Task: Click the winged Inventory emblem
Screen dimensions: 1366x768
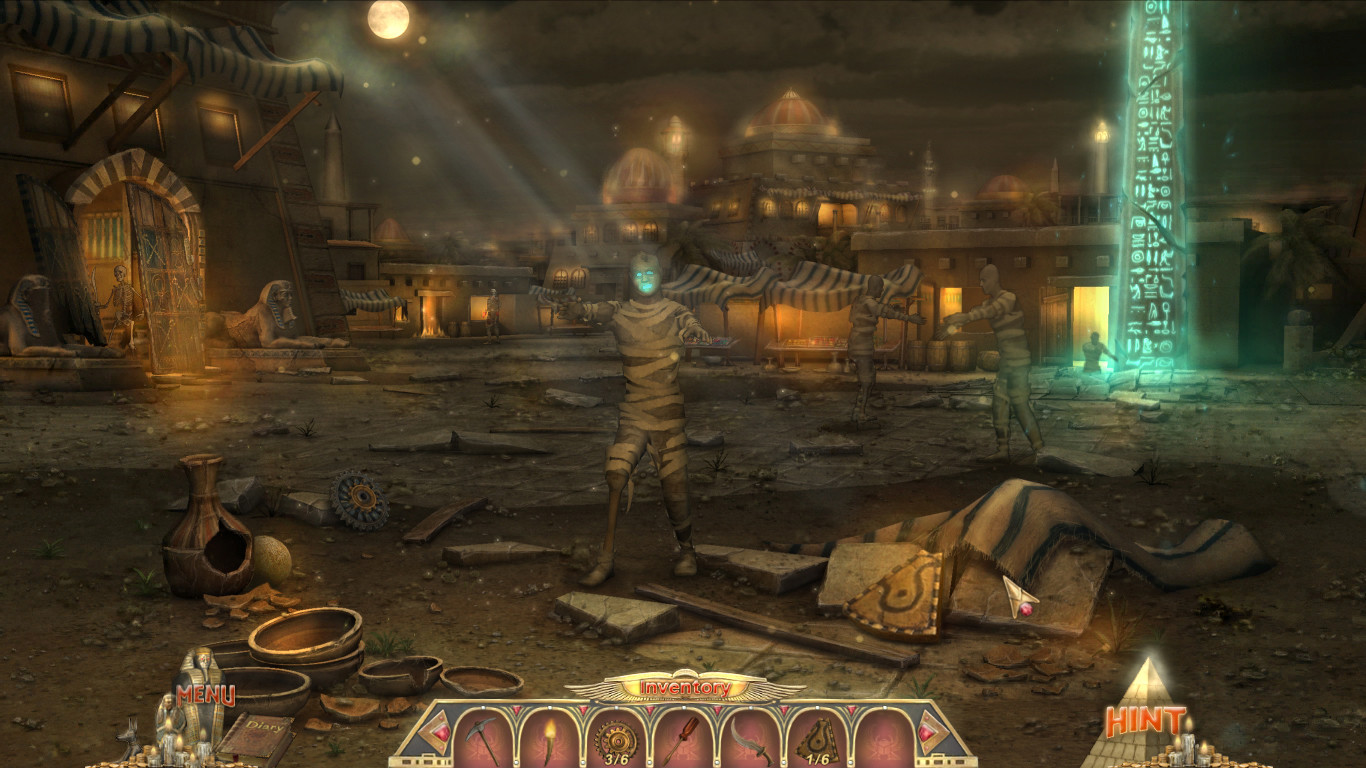Action: click(x=683, y=686)
